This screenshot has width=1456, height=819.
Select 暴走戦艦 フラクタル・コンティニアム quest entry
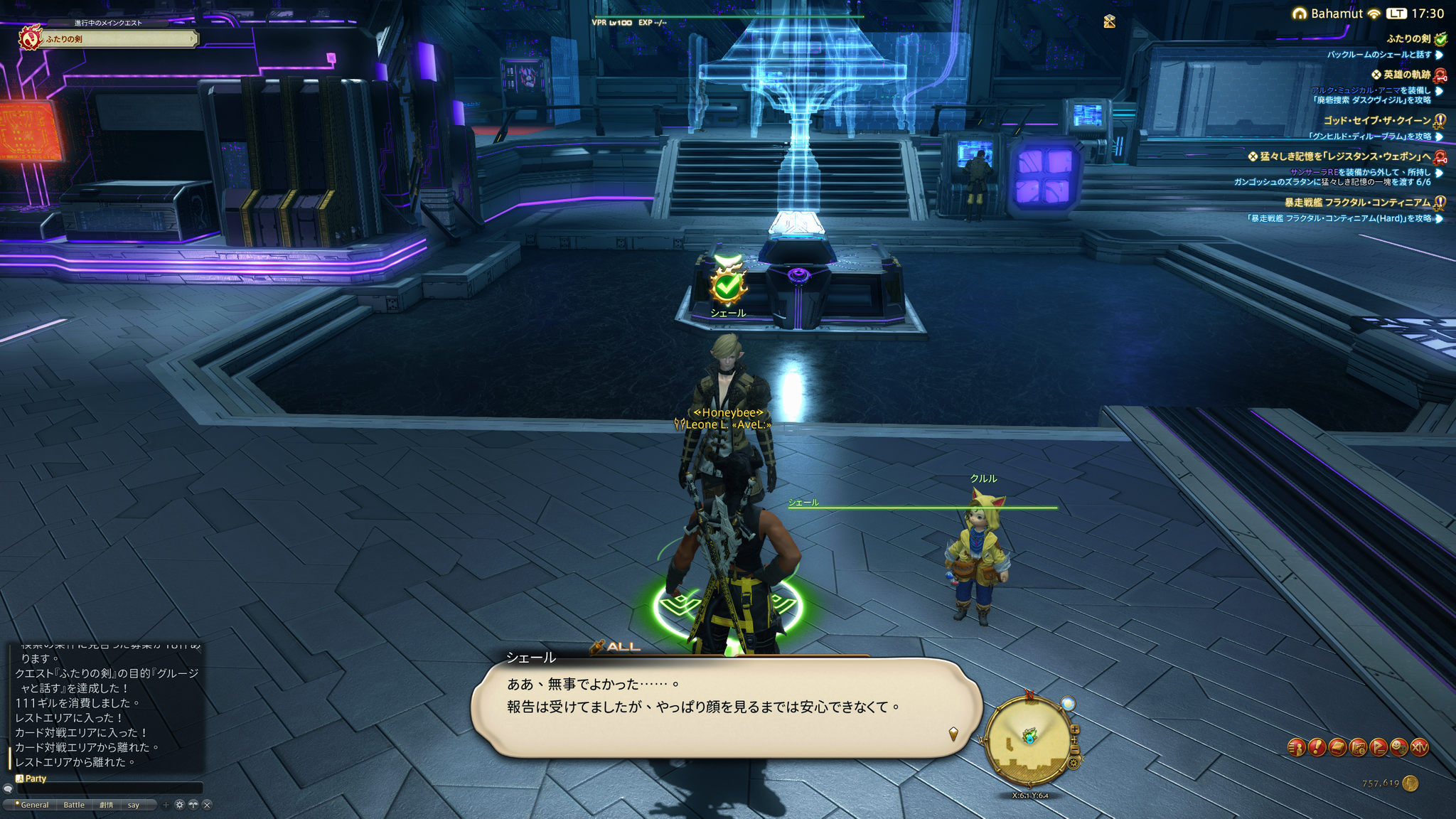[x=1357, y=203]
